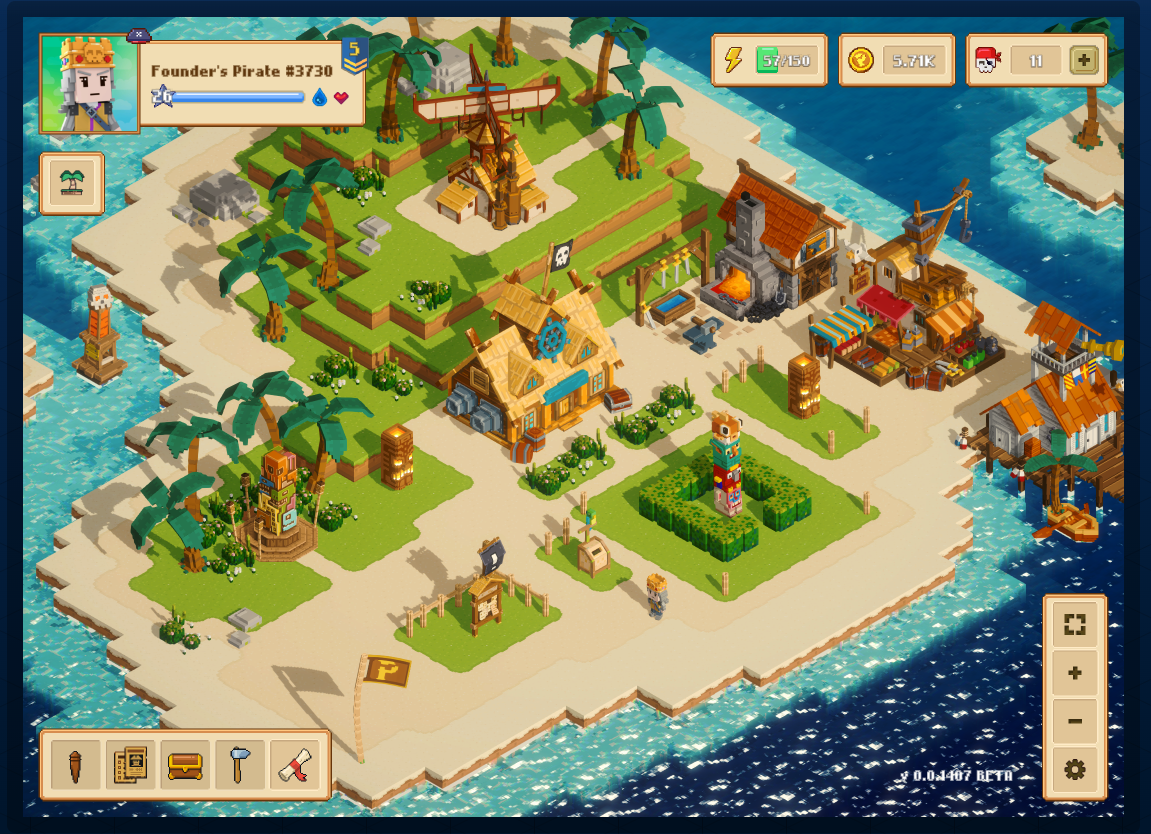Viewport: 1151px width, 834px height.
Task: Open the treasure chest inventory
Action: [185, 765]
